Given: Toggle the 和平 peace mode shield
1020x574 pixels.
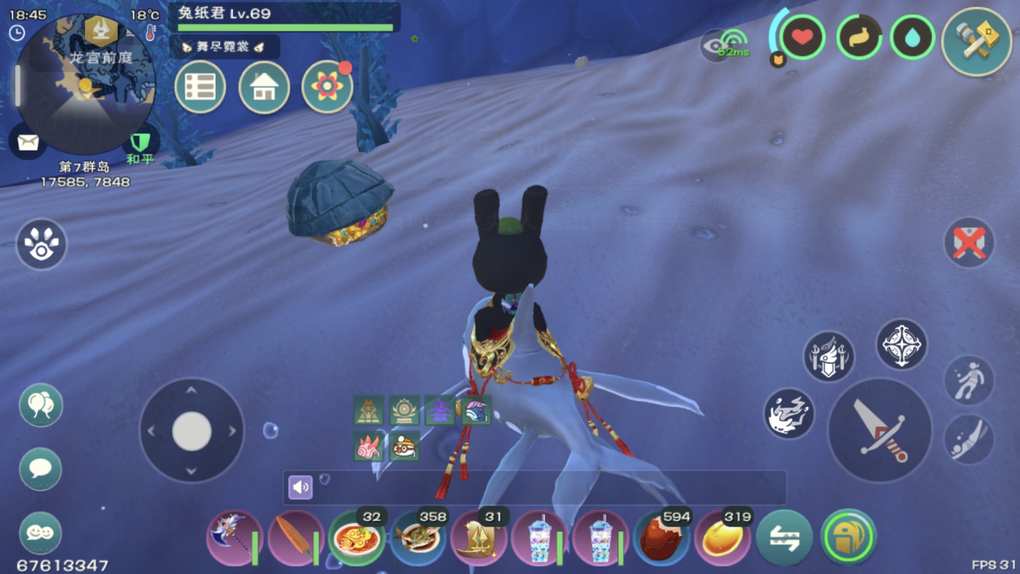Looking at the screenshot, I should [140, 142].
